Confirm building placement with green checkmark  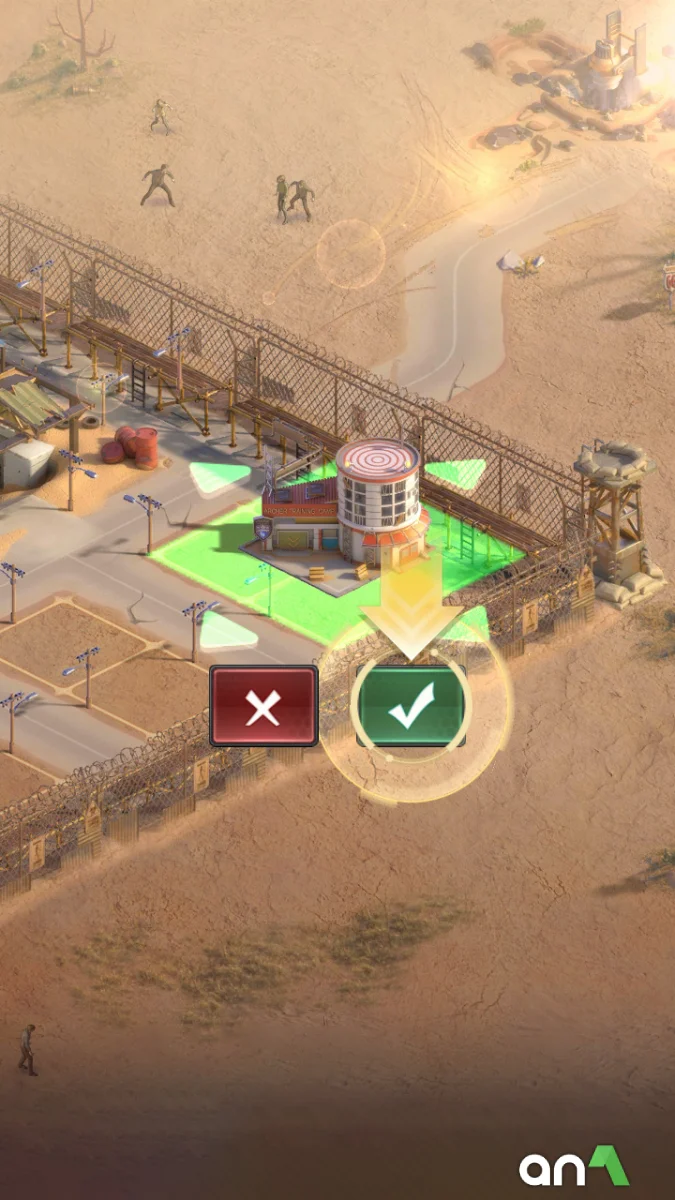(411, 707)
